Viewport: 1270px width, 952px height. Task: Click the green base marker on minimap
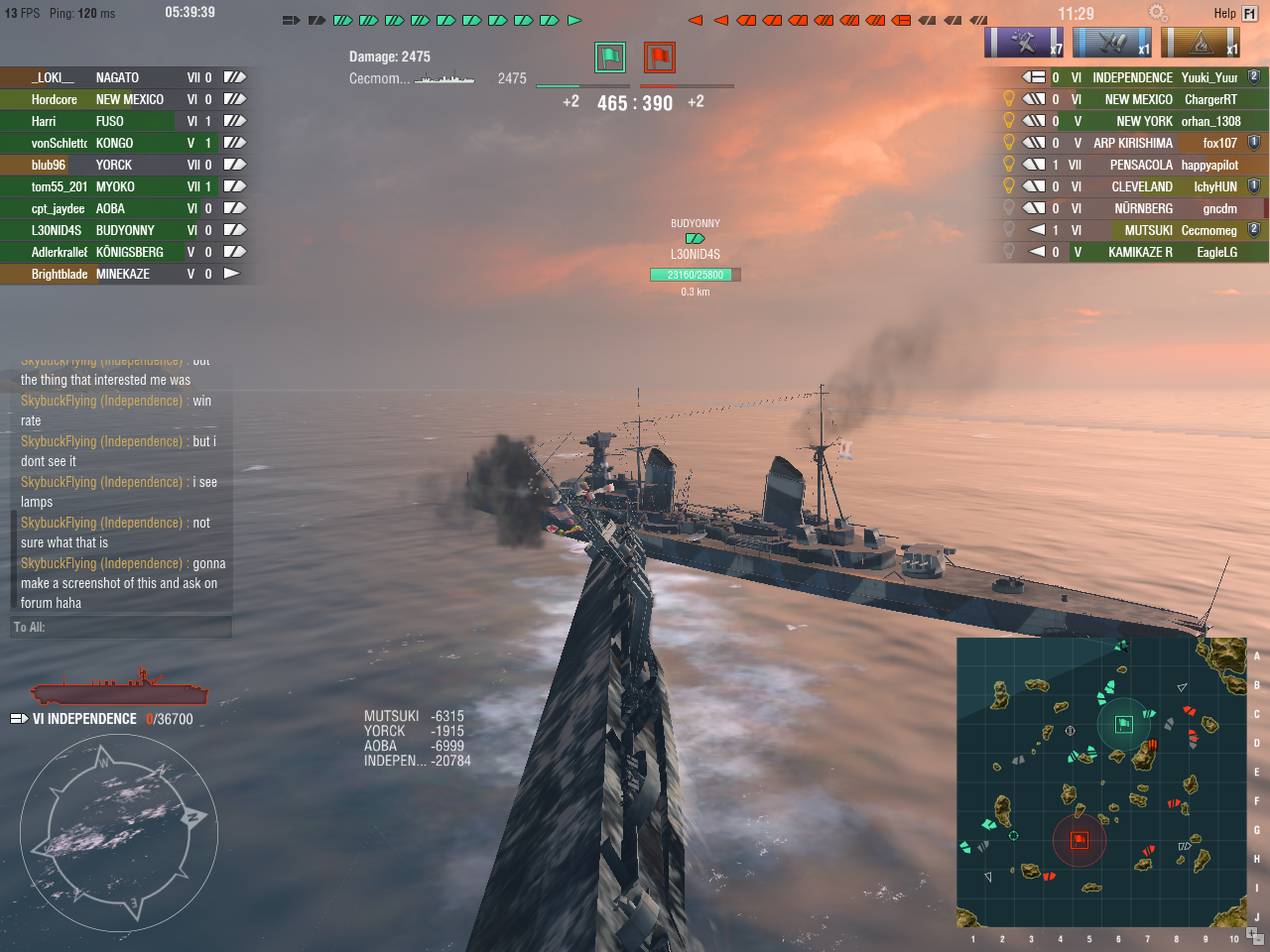(1124, 724)
